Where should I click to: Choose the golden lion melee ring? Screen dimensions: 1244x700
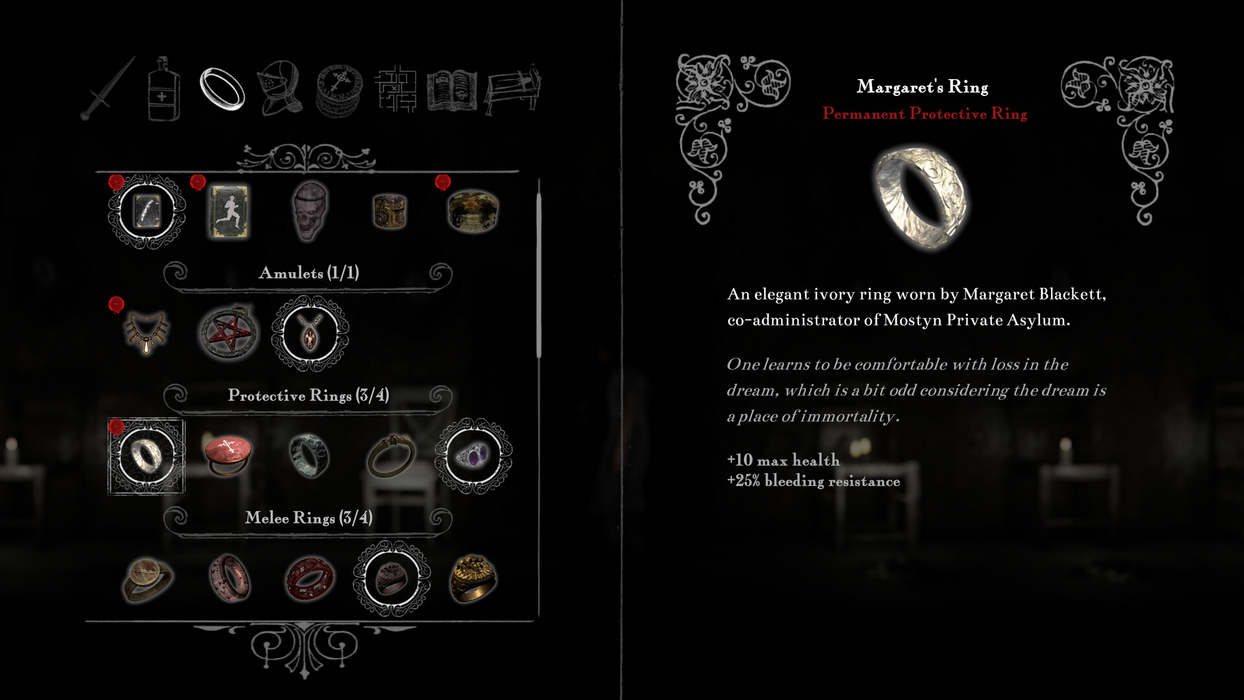[473, 578]
